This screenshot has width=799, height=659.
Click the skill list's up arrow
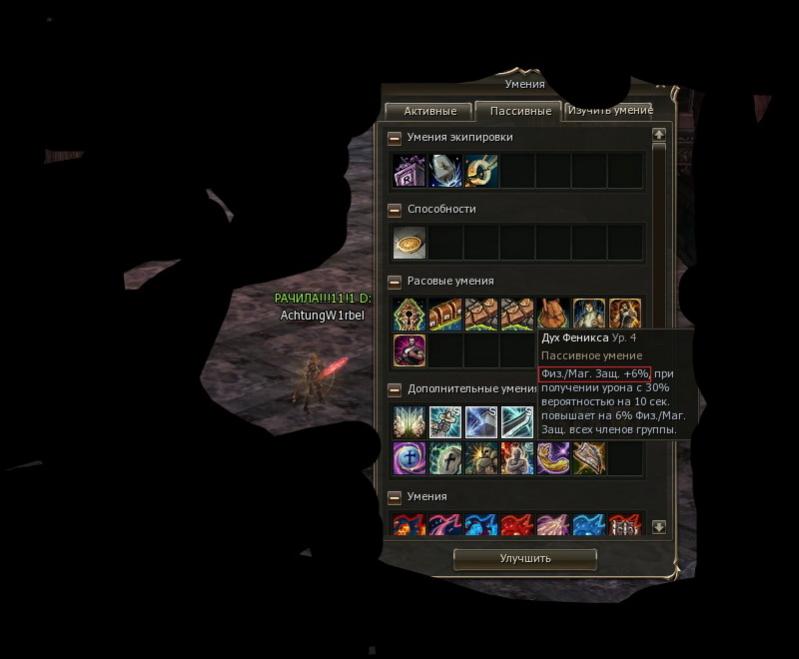(659, 134)
